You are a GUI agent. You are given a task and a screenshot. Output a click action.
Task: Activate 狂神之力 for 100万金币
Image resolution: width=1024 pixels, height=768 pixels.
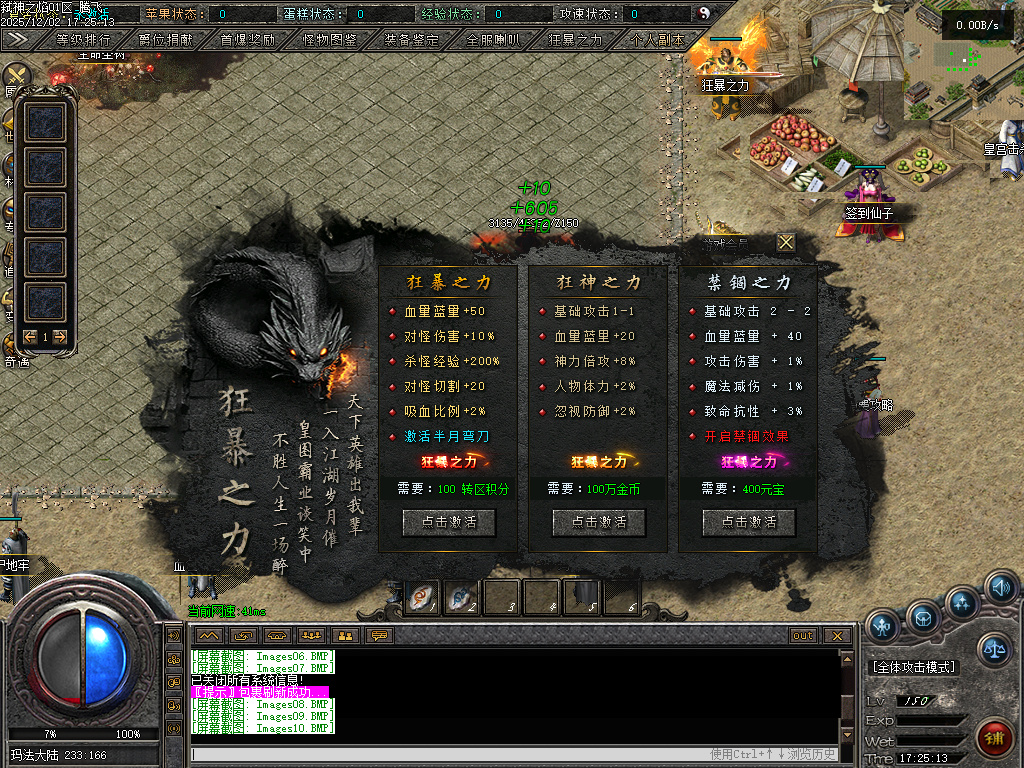point(599,522)
